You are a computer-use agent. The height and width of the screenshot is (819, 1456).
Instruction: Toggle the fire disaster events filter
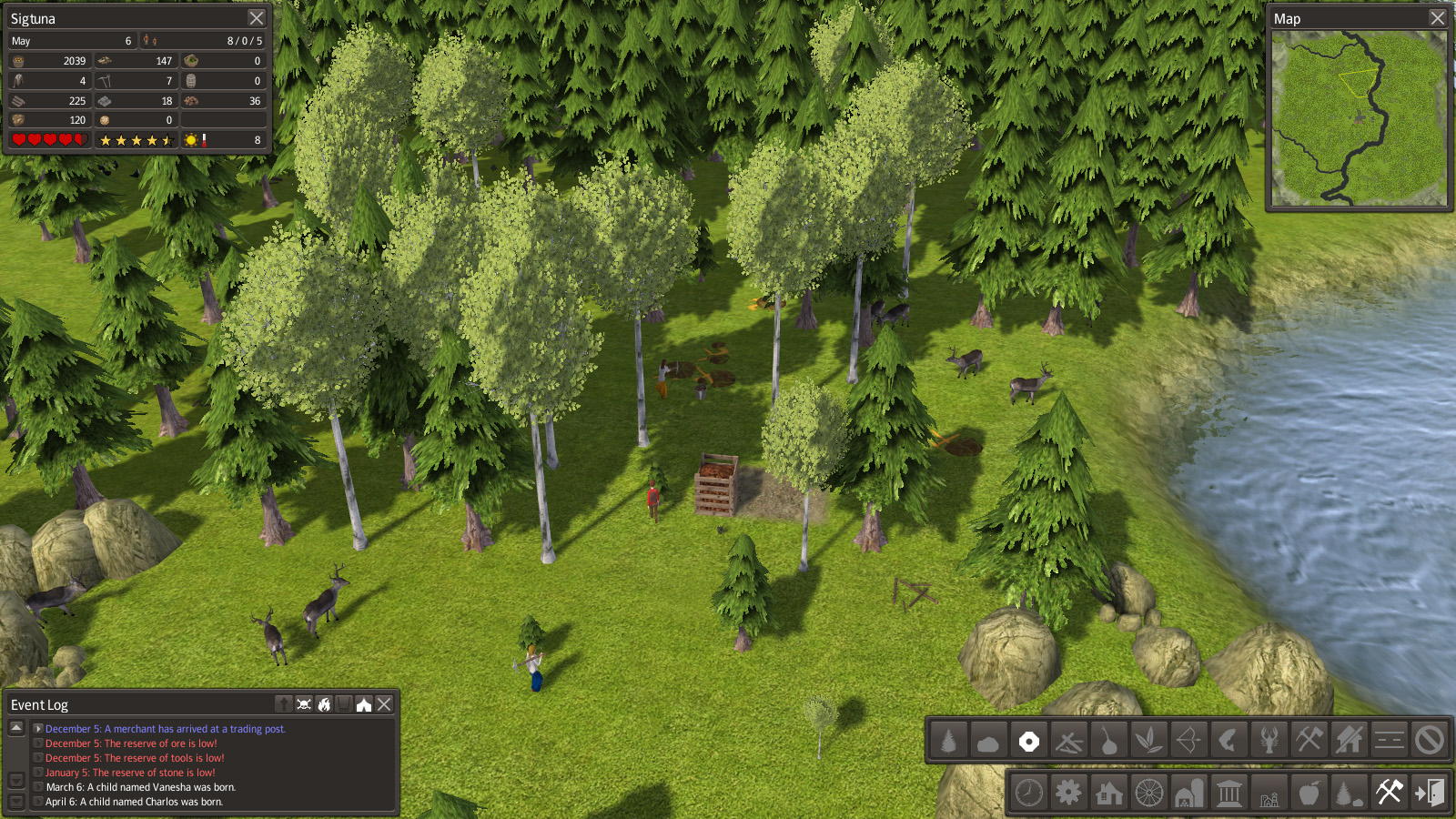pyautogui.click(x=324, y=704)
